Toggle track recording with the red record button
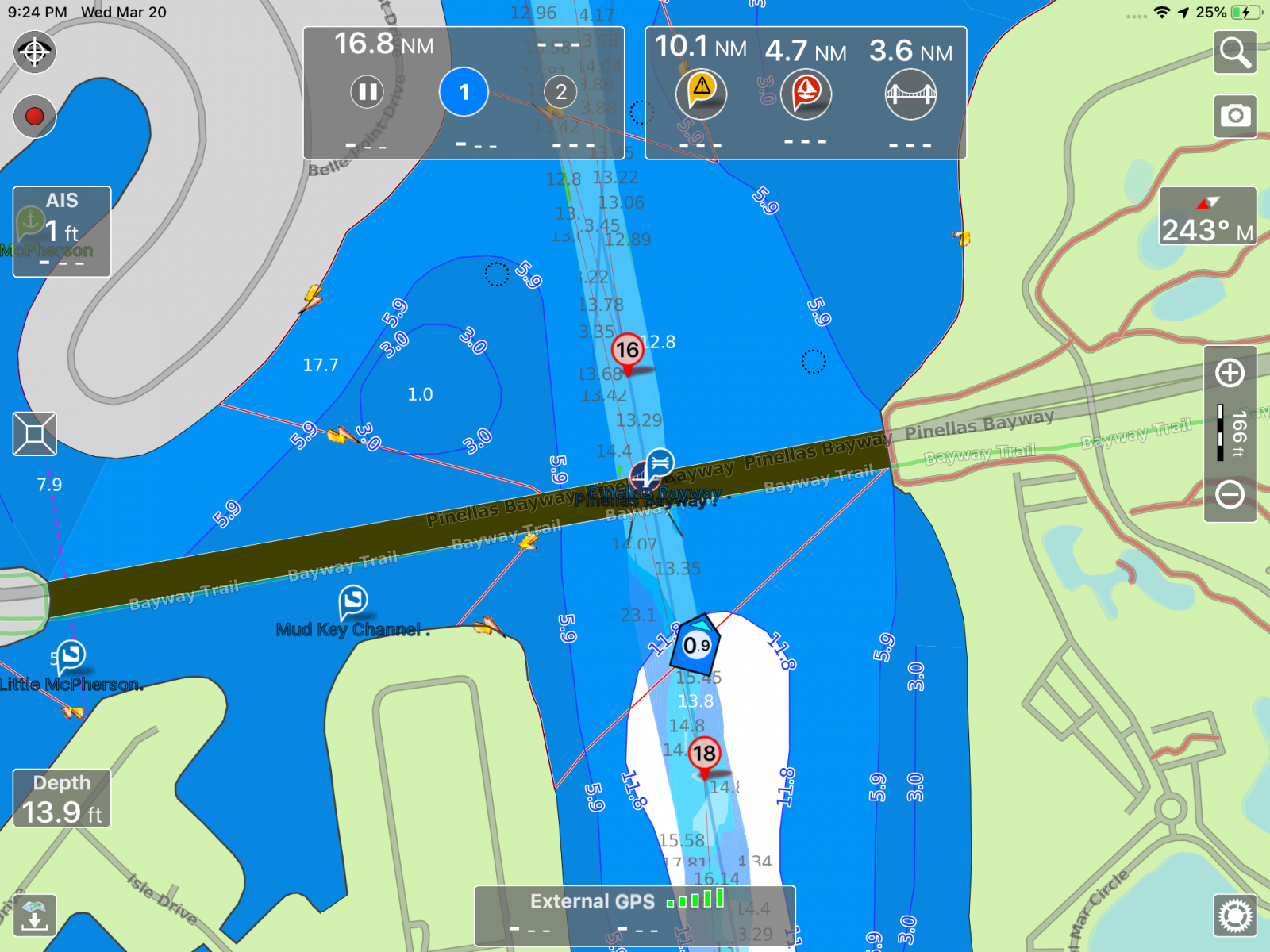The height and width of the screenshot is (952, 1270). click(34, 117)
